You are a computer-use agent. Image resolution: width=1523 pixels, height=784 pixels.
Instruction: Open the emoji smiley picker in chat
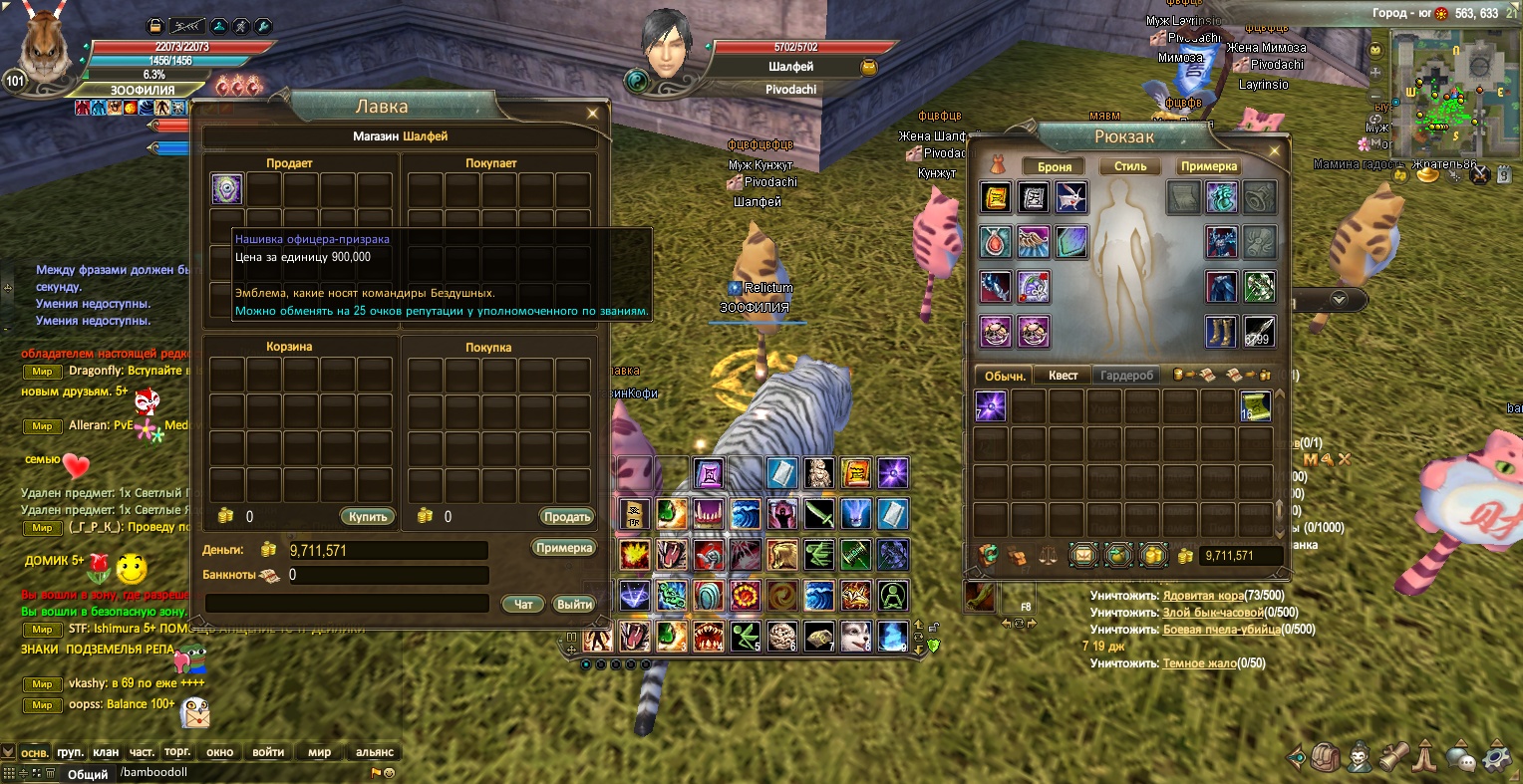tap(389, 773)
